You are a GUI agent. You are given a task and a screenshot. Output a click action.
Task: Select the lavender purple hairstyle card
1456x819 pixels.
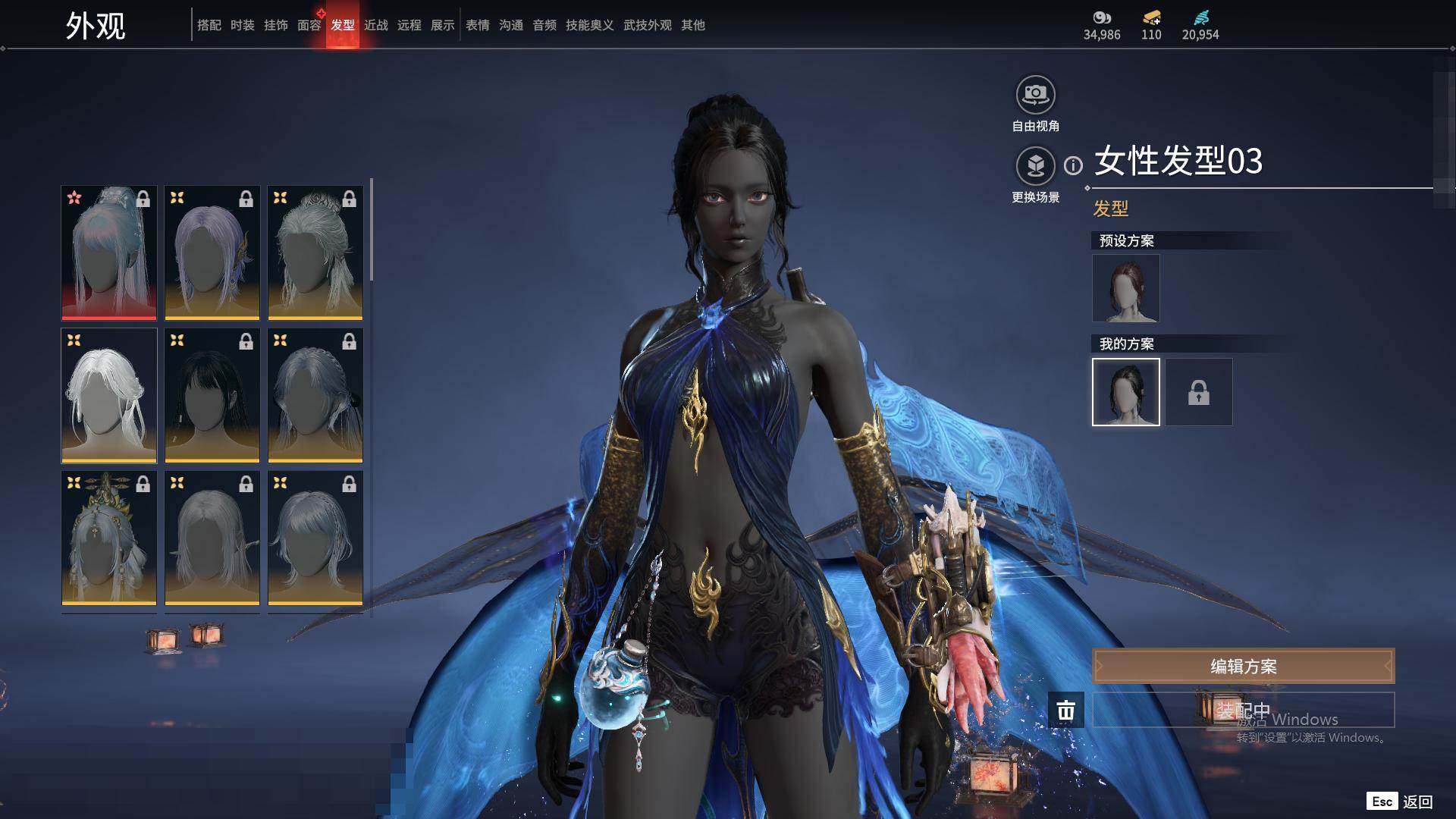click(212, 253)
